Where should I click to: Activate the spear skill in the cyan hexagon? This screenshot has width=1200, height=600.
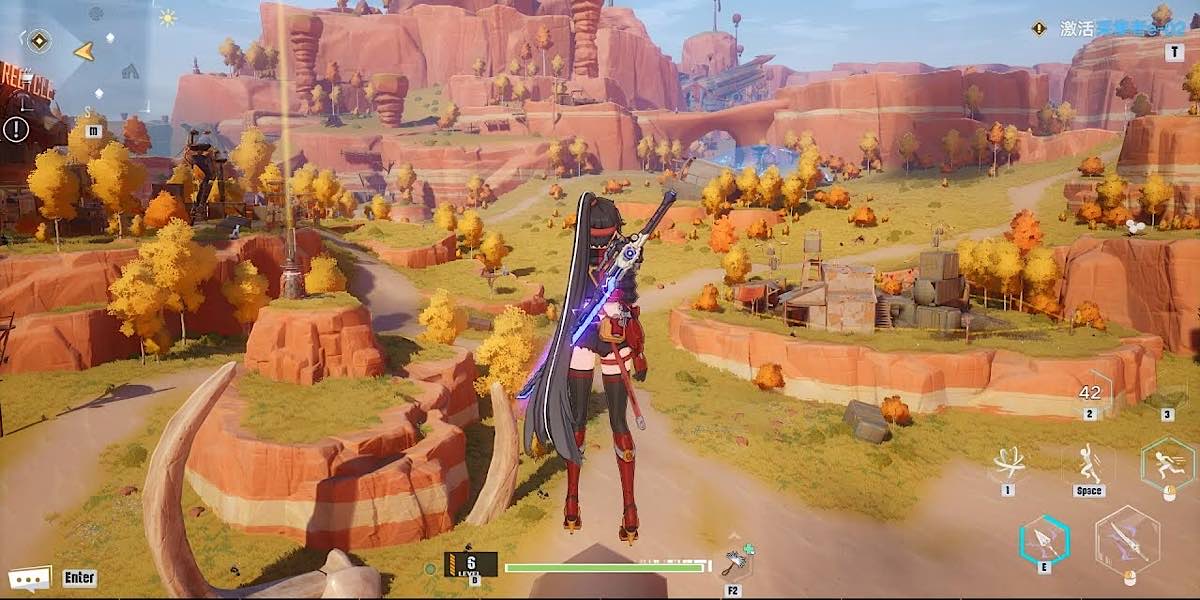tap(1045, 541)
